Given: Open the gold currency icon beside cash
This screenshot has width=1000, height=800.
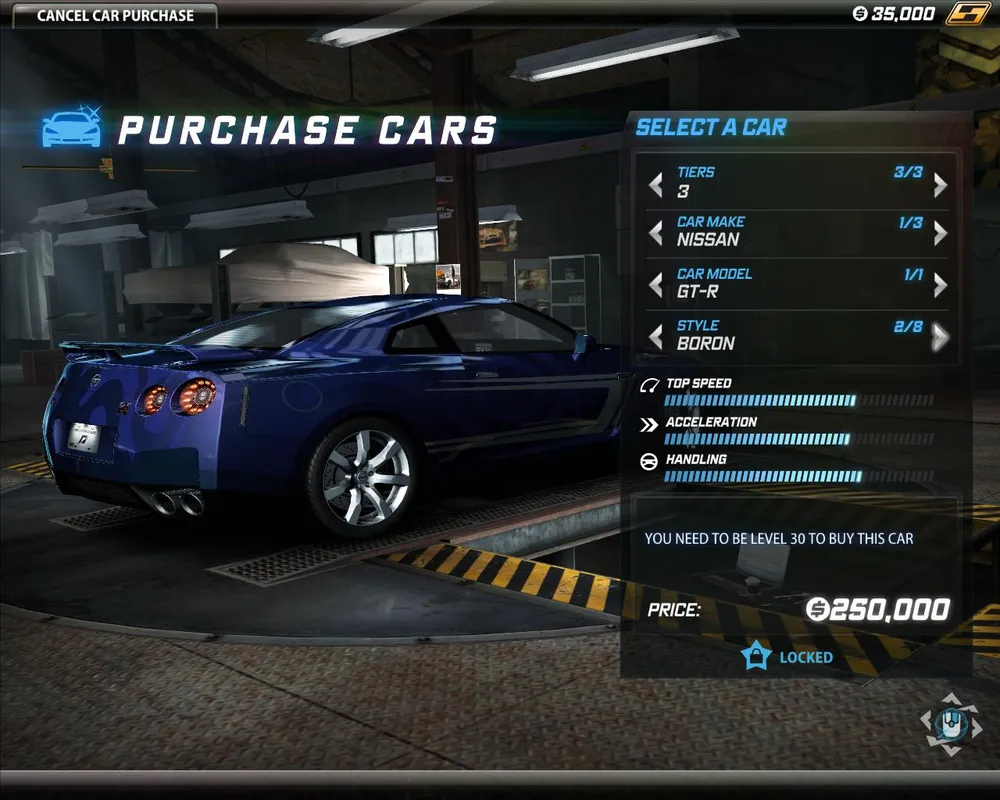Looking at the screenshot, I should [x=966, y=14].
